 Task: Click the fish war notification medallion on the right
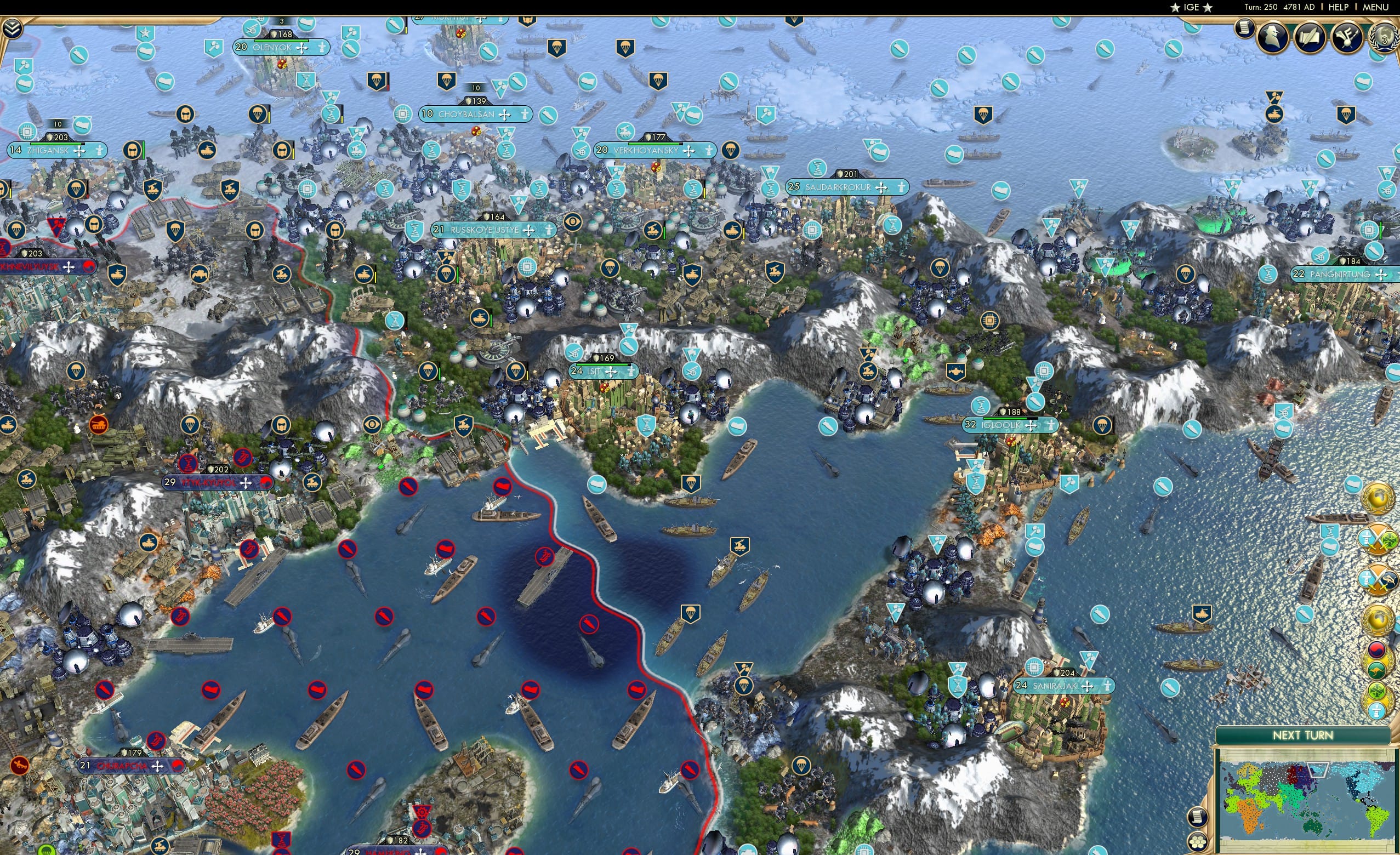1378,578
